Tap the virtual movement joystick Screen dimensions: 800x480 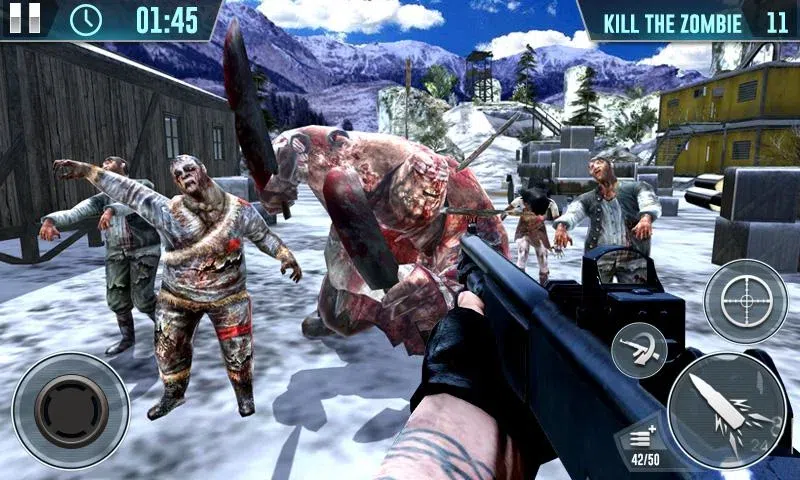71,409
